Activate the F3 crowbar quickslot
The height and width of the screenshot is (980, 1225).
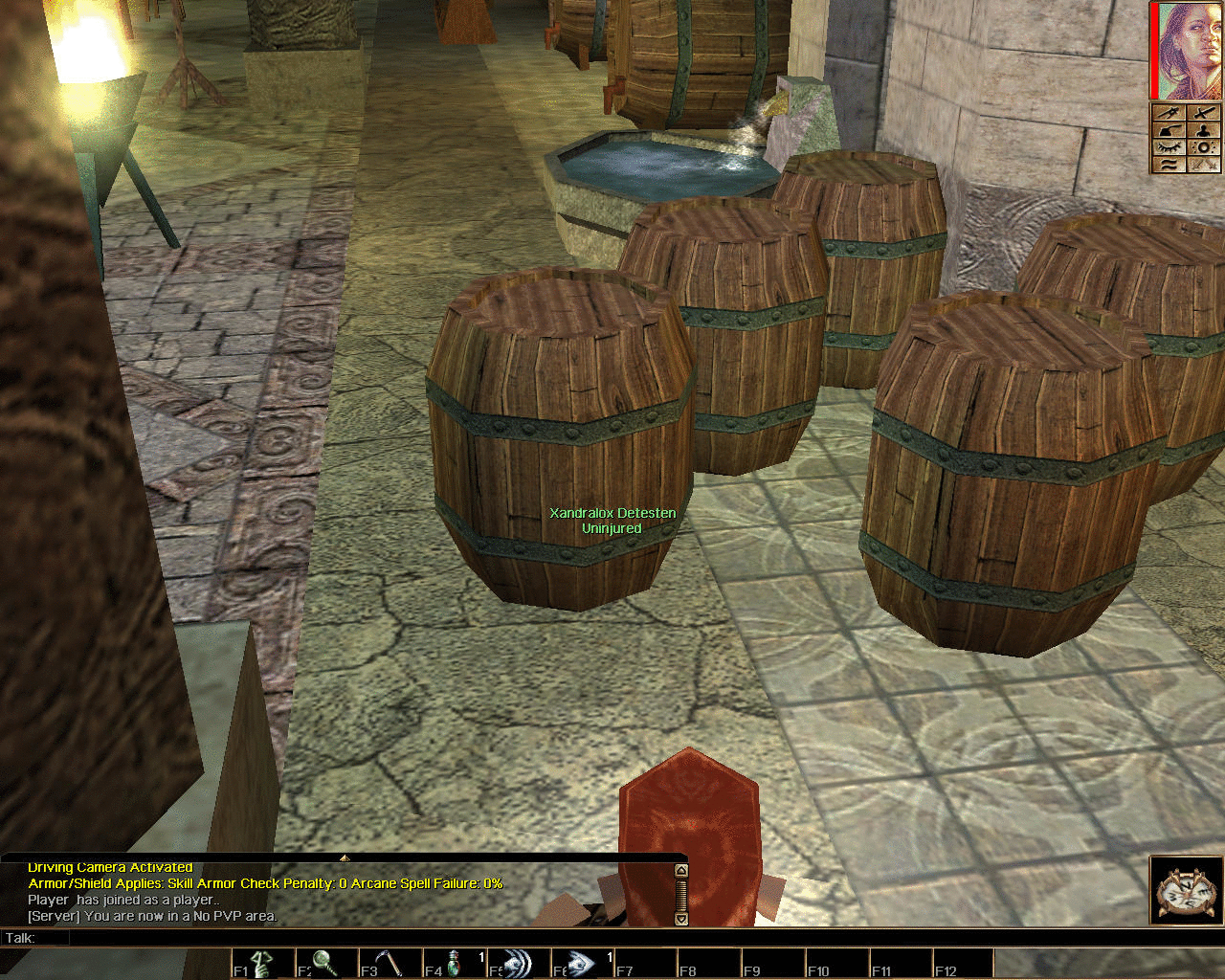(389, 962)
